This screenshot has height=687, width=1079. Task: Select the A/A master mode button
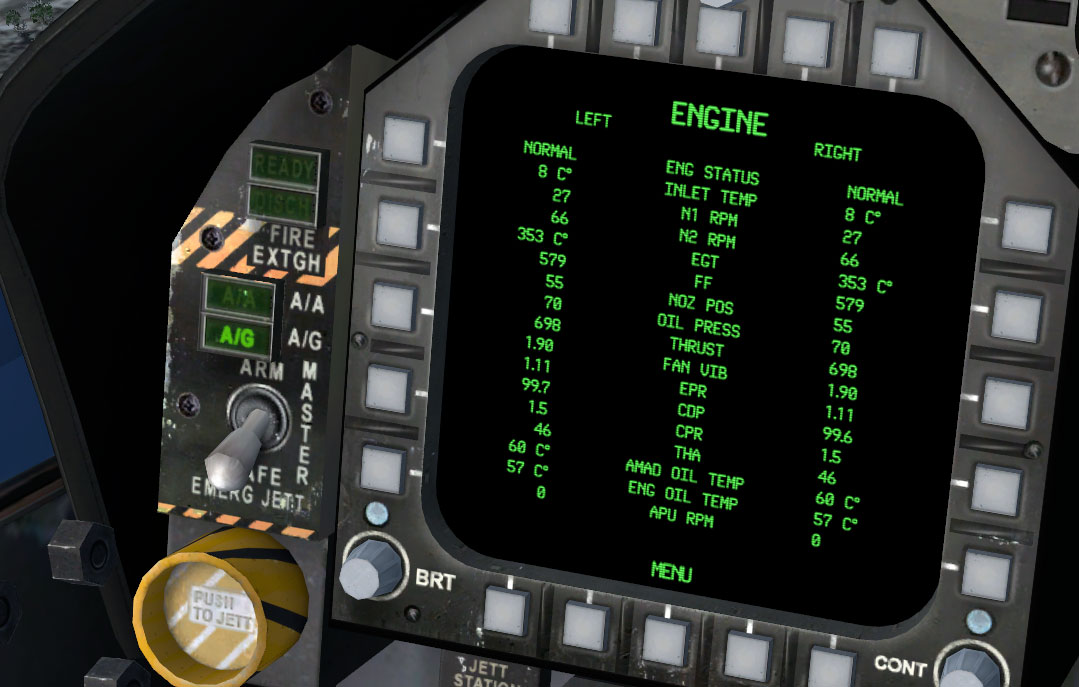(239, 295)
